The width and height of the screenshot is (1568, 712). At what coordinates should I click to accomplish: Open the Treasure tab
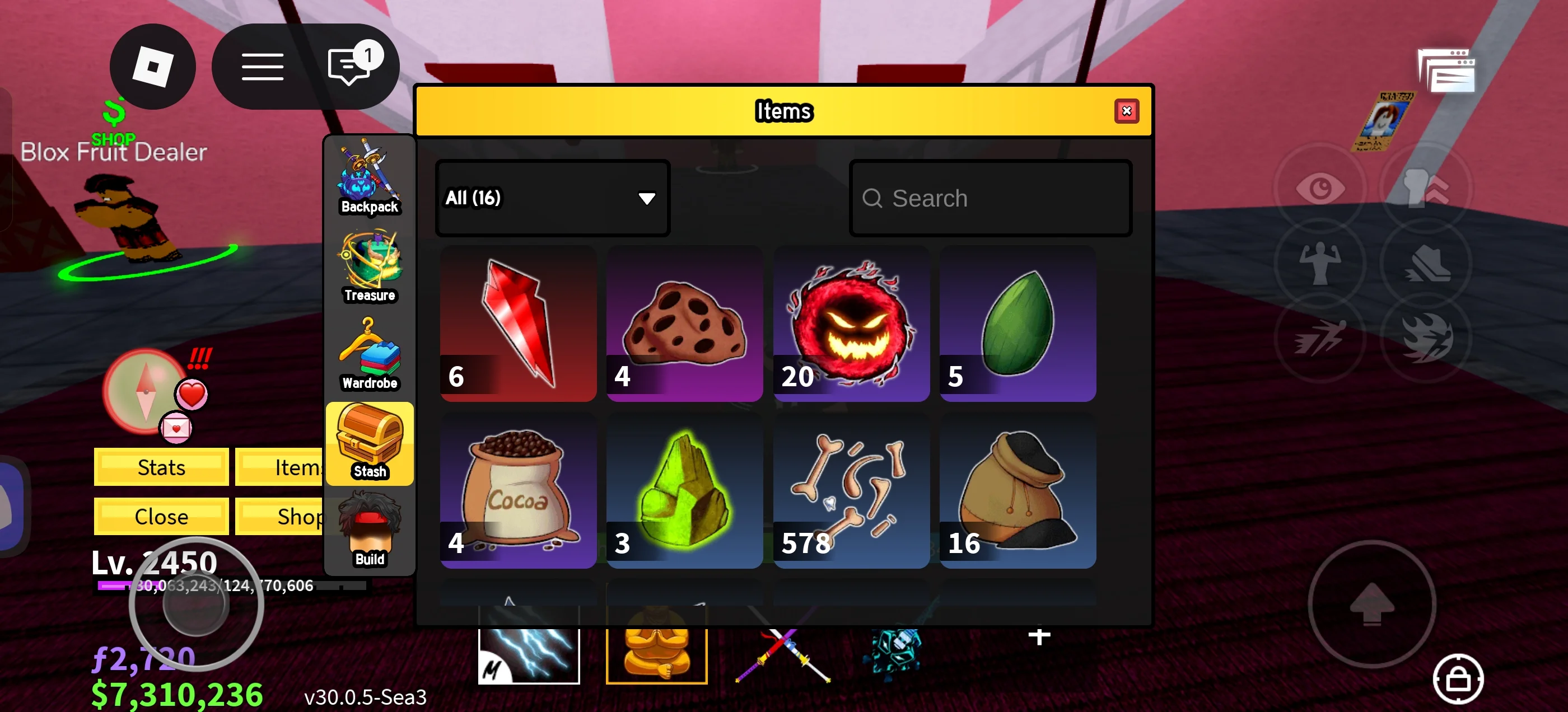point(370,267)
